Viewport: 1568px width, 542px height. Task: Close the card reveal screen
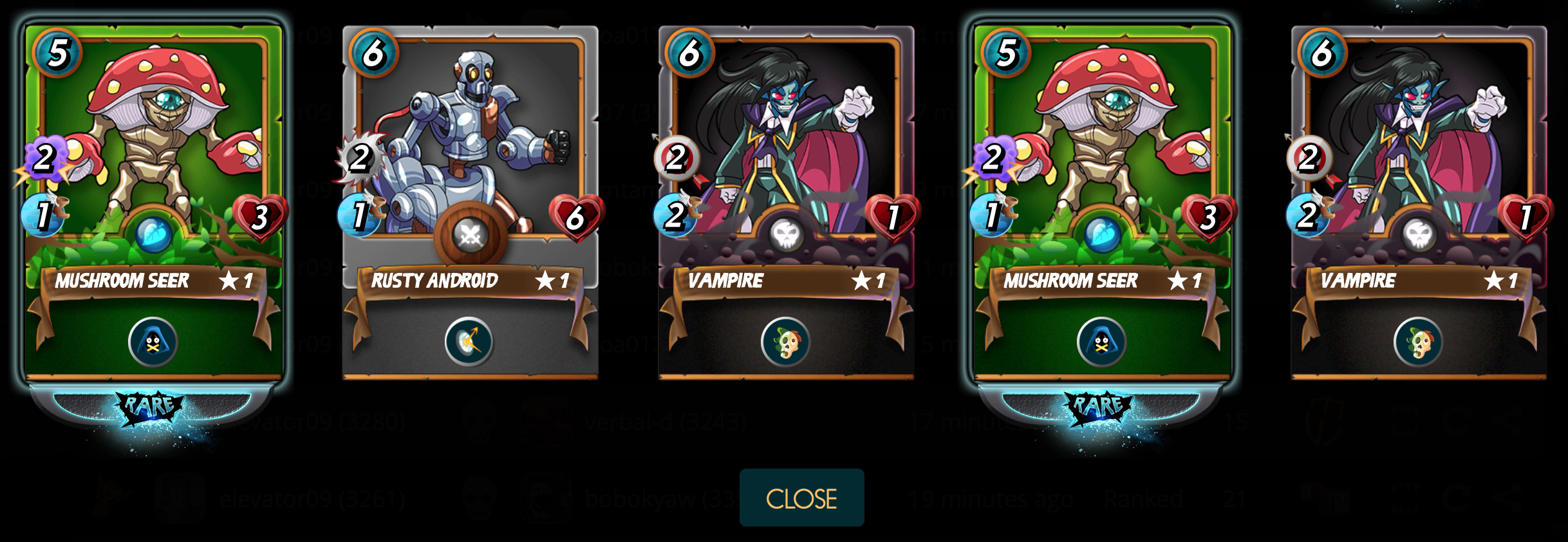pyautogui.click(x=801, y=498)
